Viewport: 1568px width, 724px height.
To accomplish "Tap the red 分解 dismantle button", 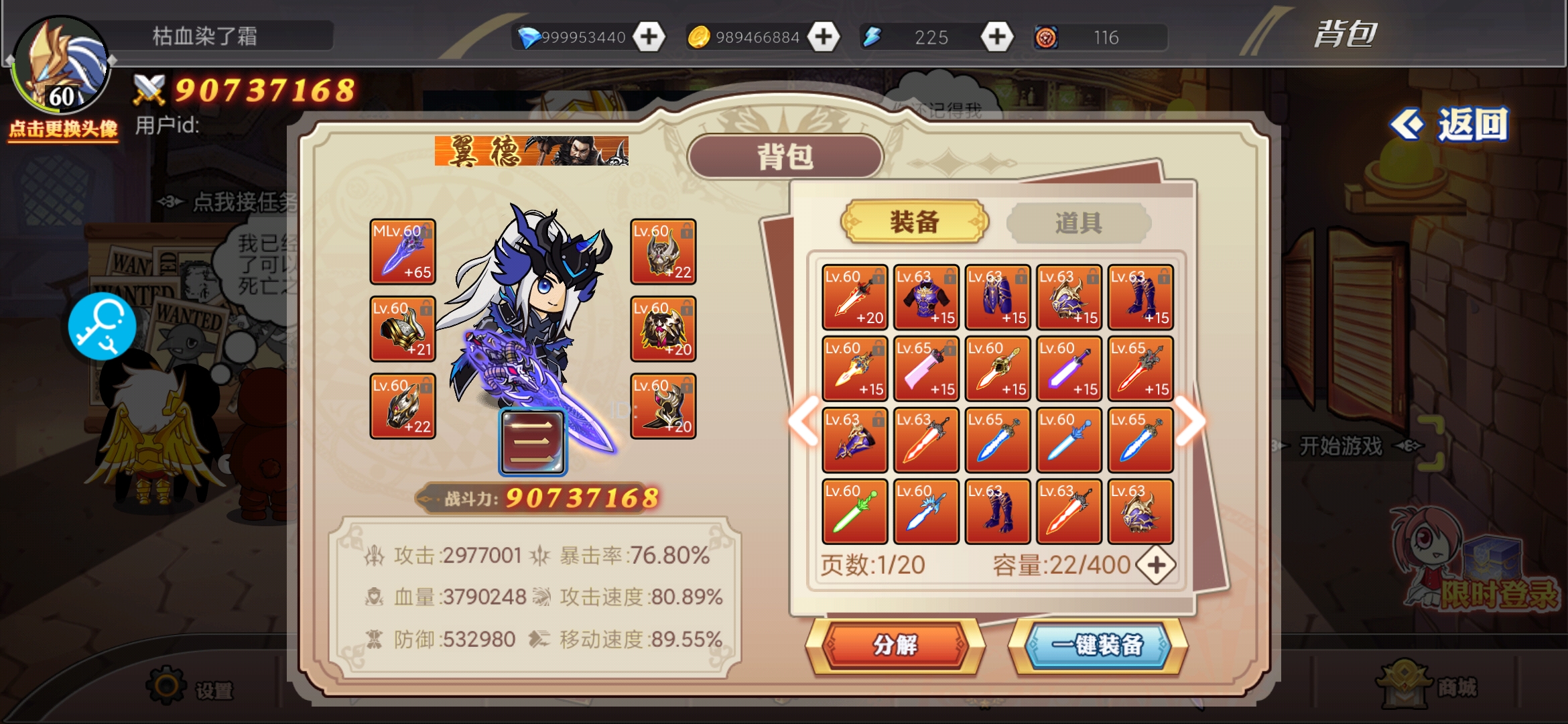I will pos(895,645).
